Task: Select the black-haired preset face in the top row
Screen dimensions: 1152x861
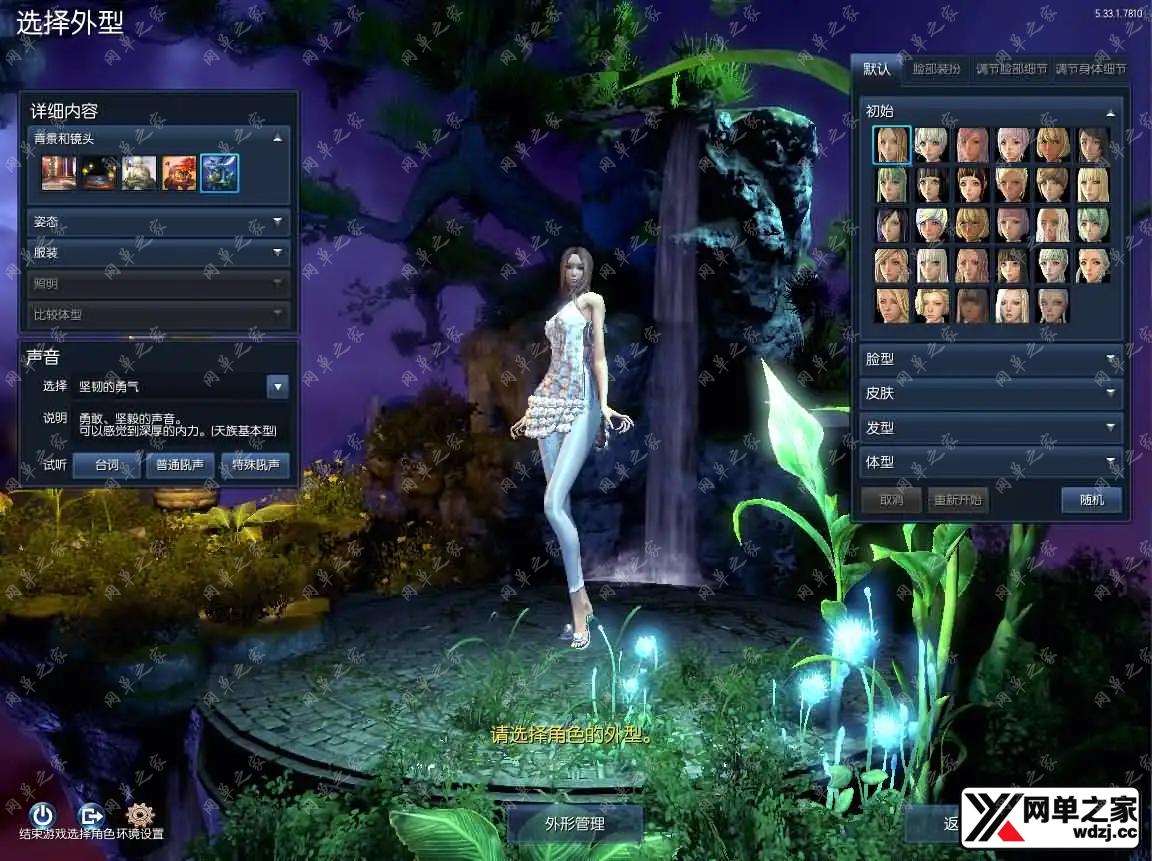Action: coord(1093,145)
